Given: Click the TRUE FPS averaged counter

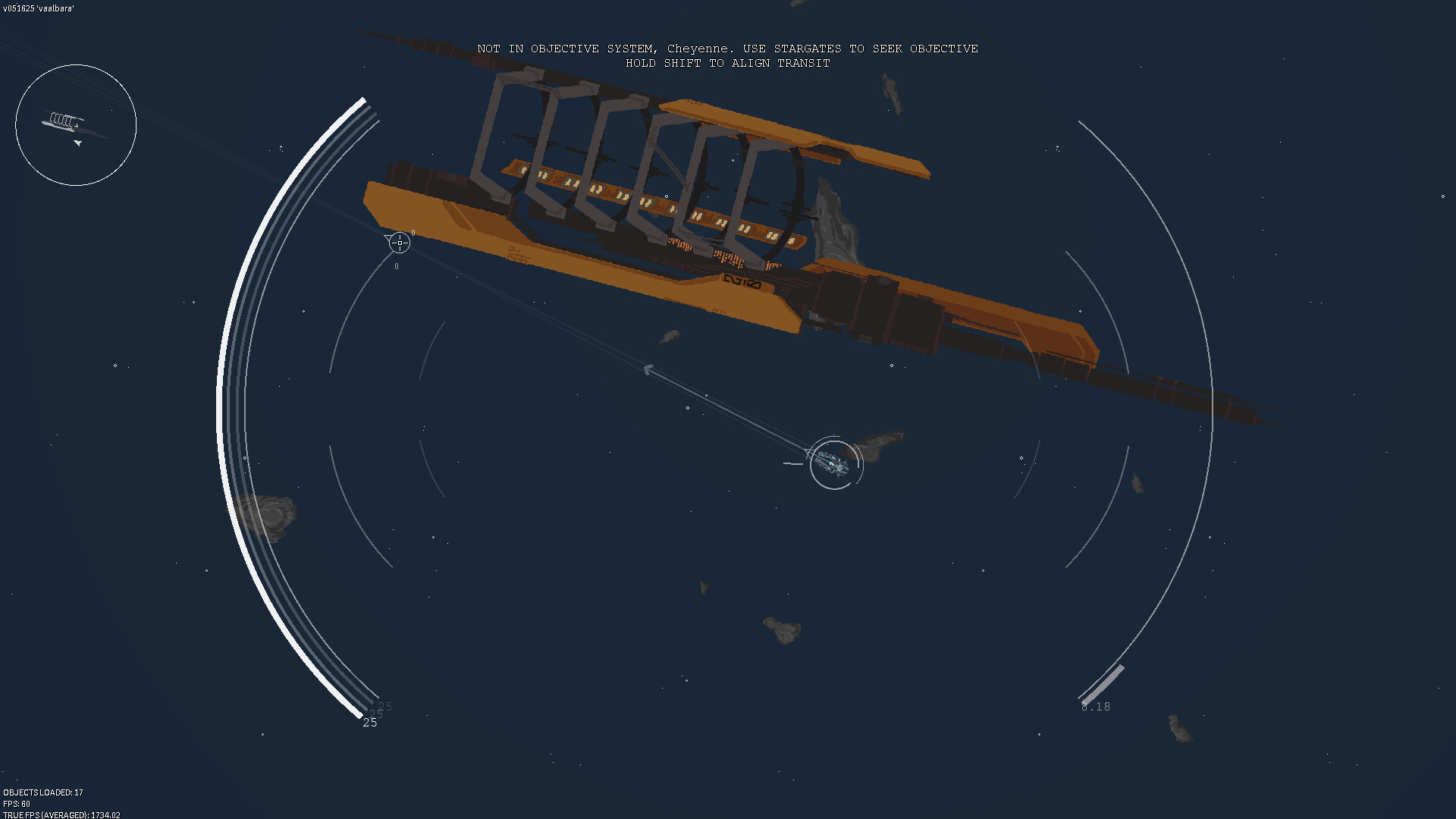Looking at the screenshot, I should coord(61,814).
